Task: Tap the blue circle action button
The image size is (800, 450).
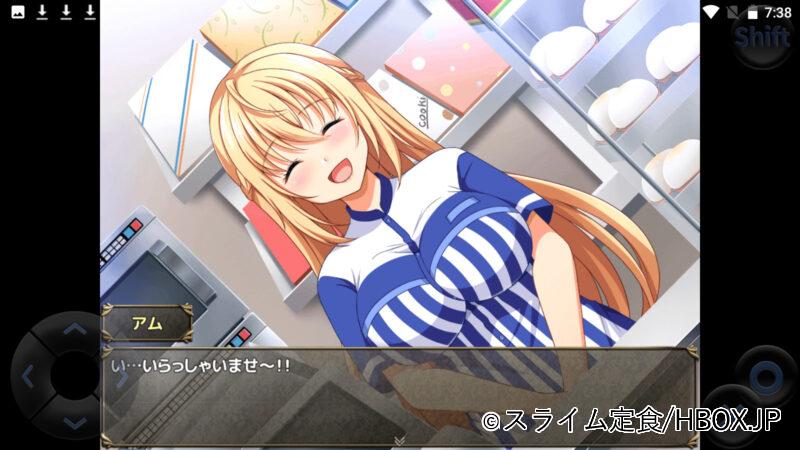Action: click(766, 377)
